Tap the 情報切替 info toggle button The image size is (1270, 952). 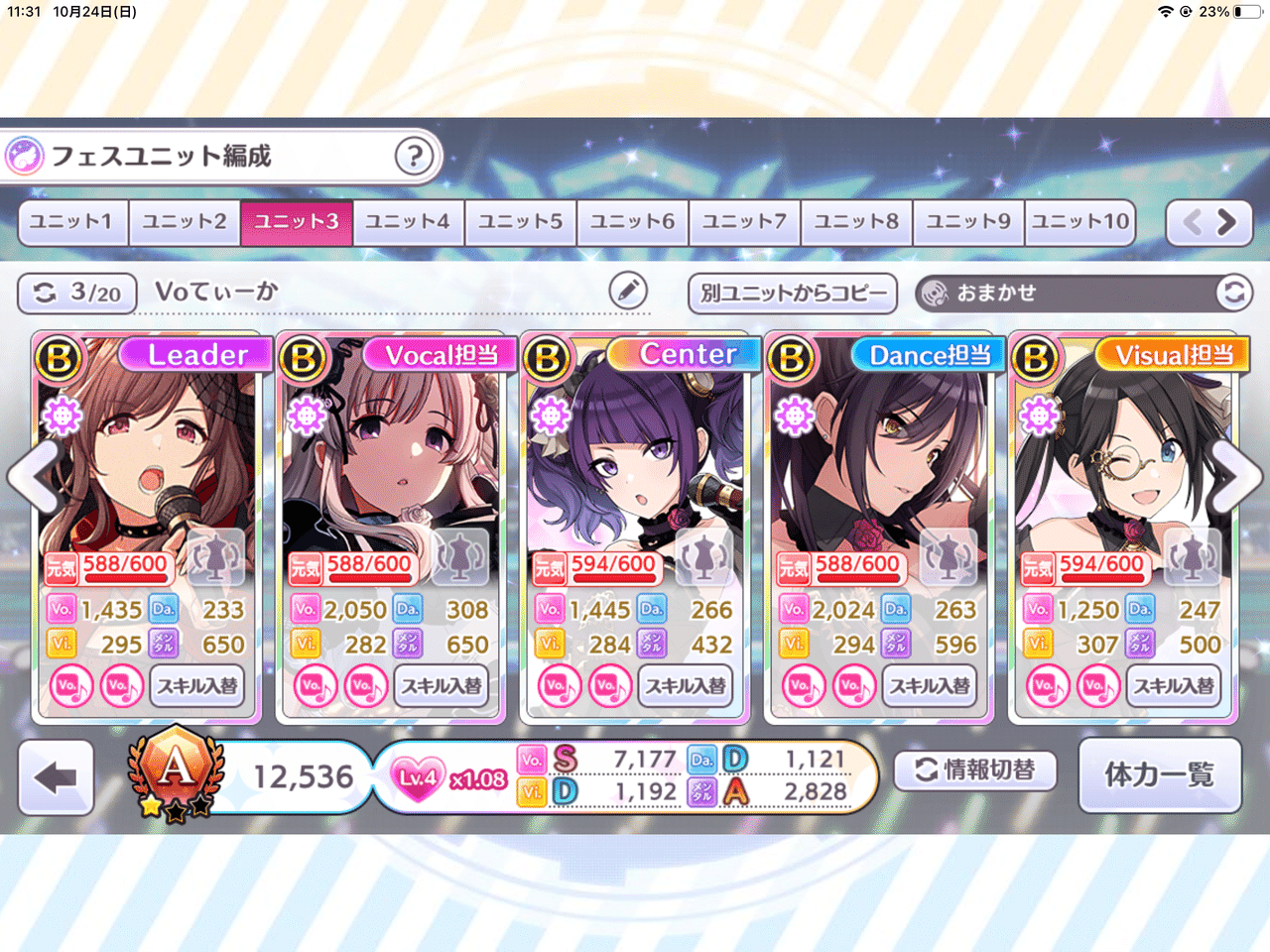pyautogui.click(x=977, y=771)
